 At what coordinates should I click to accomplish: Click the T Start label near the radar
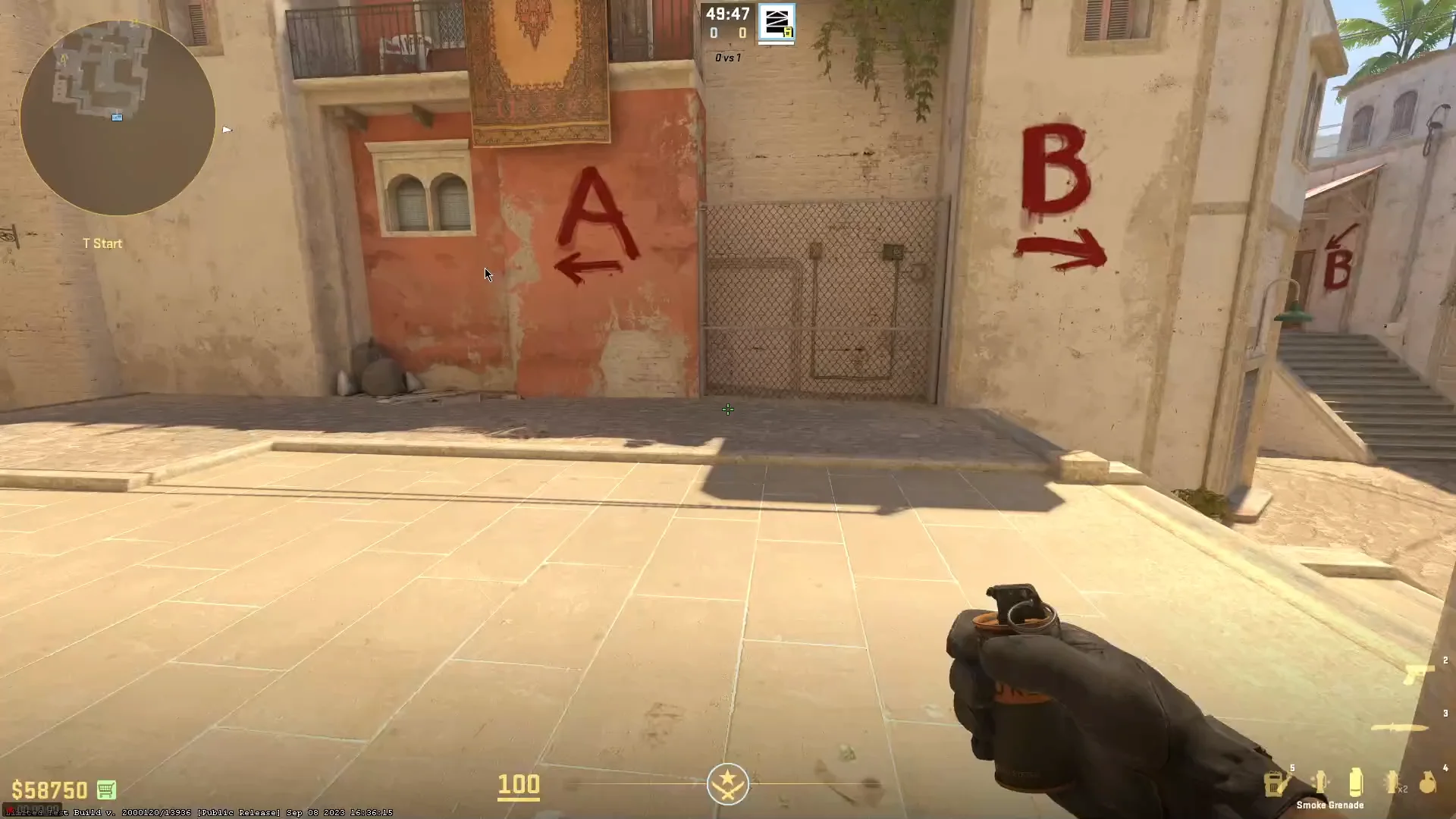[x=104, y=243]
